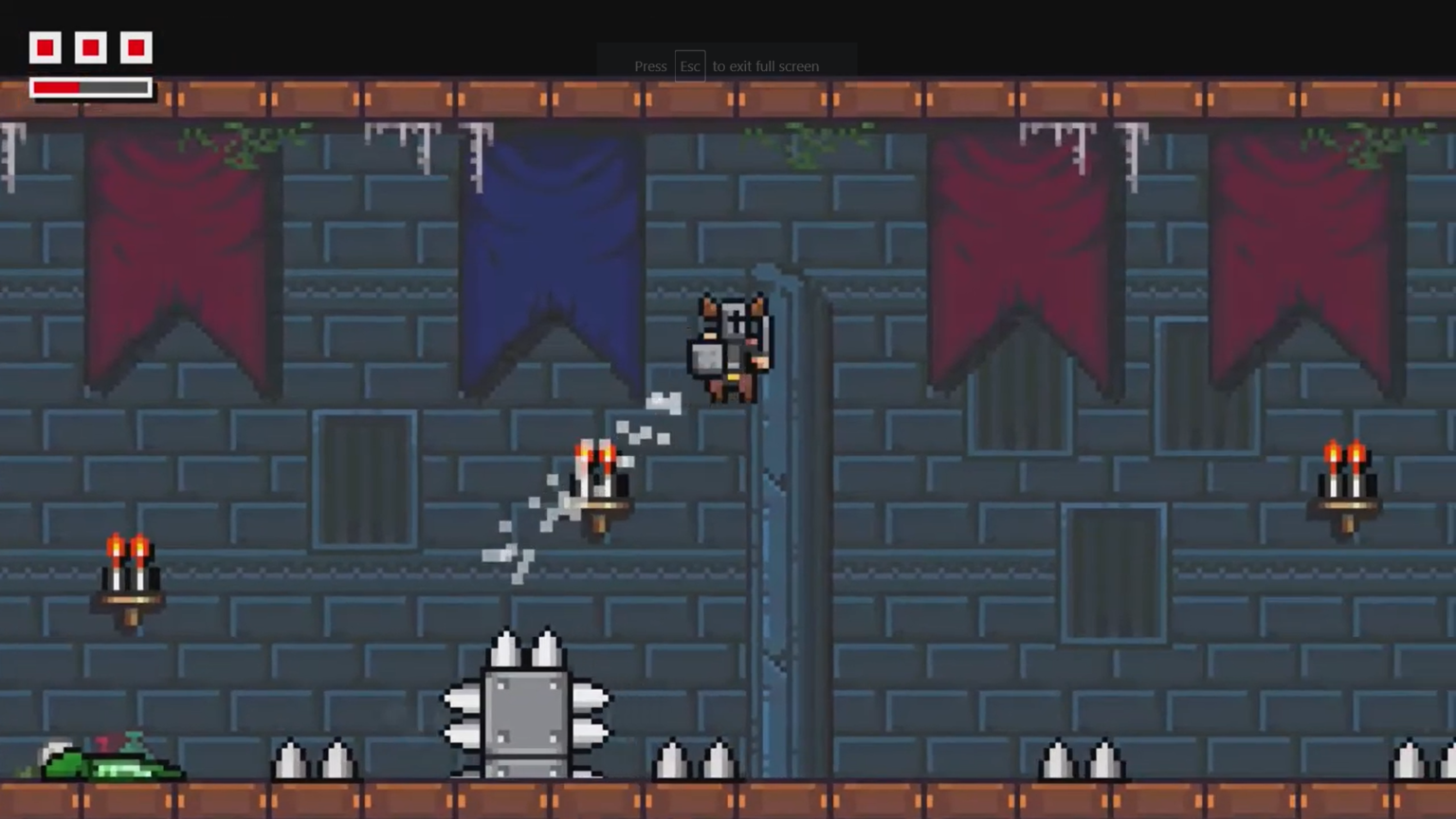Screen dimensions: 1456x819
Task: Click the spikes near the bottom right corner
Action: [1410, 758]
